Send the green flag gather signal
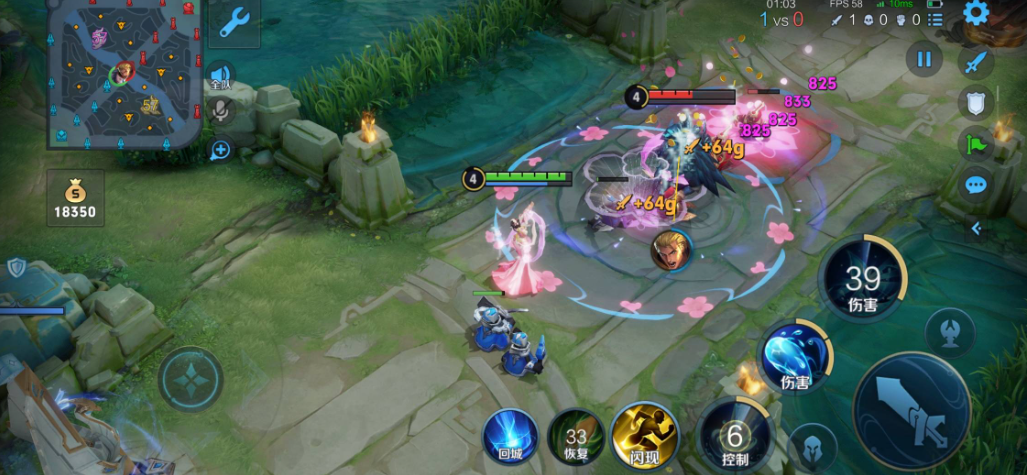Screen dimensions: 1027x475 pyautogui.click(x=976, y=143)
